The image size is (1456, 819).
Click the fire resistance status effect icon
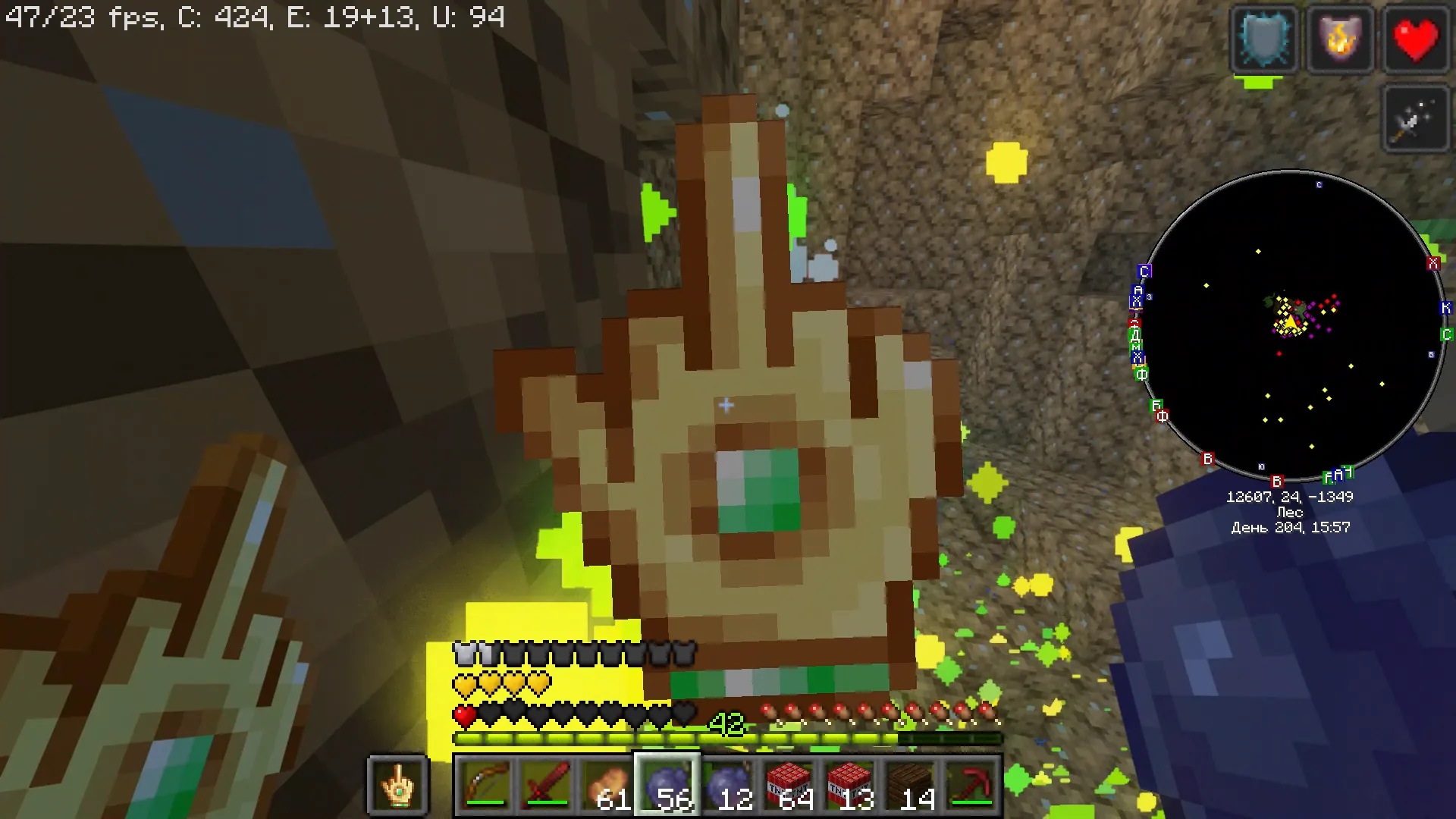[x=1341, y=39]
